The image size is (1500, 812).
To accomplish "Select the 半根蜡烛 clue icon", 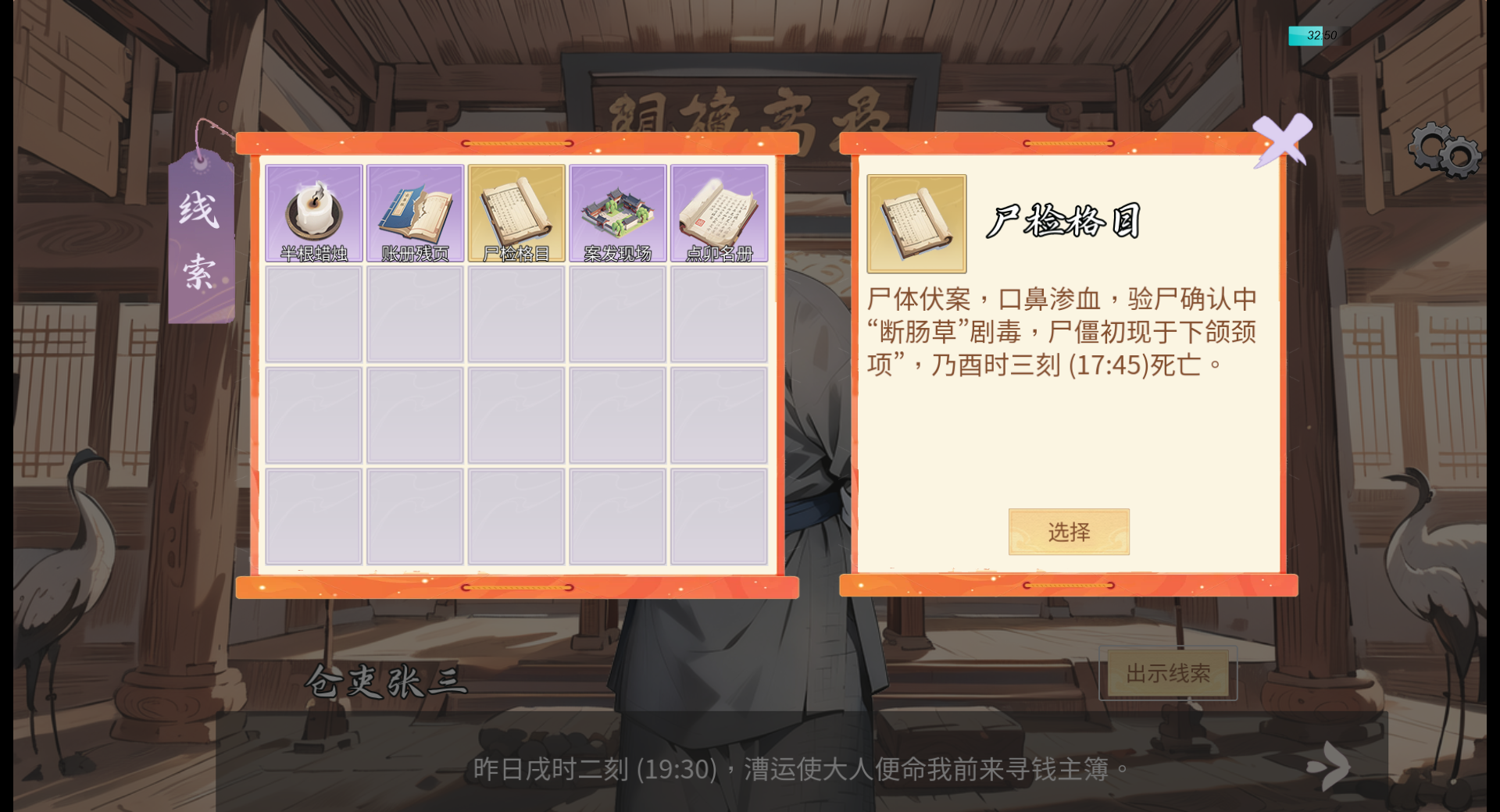I will pos(312,212).
